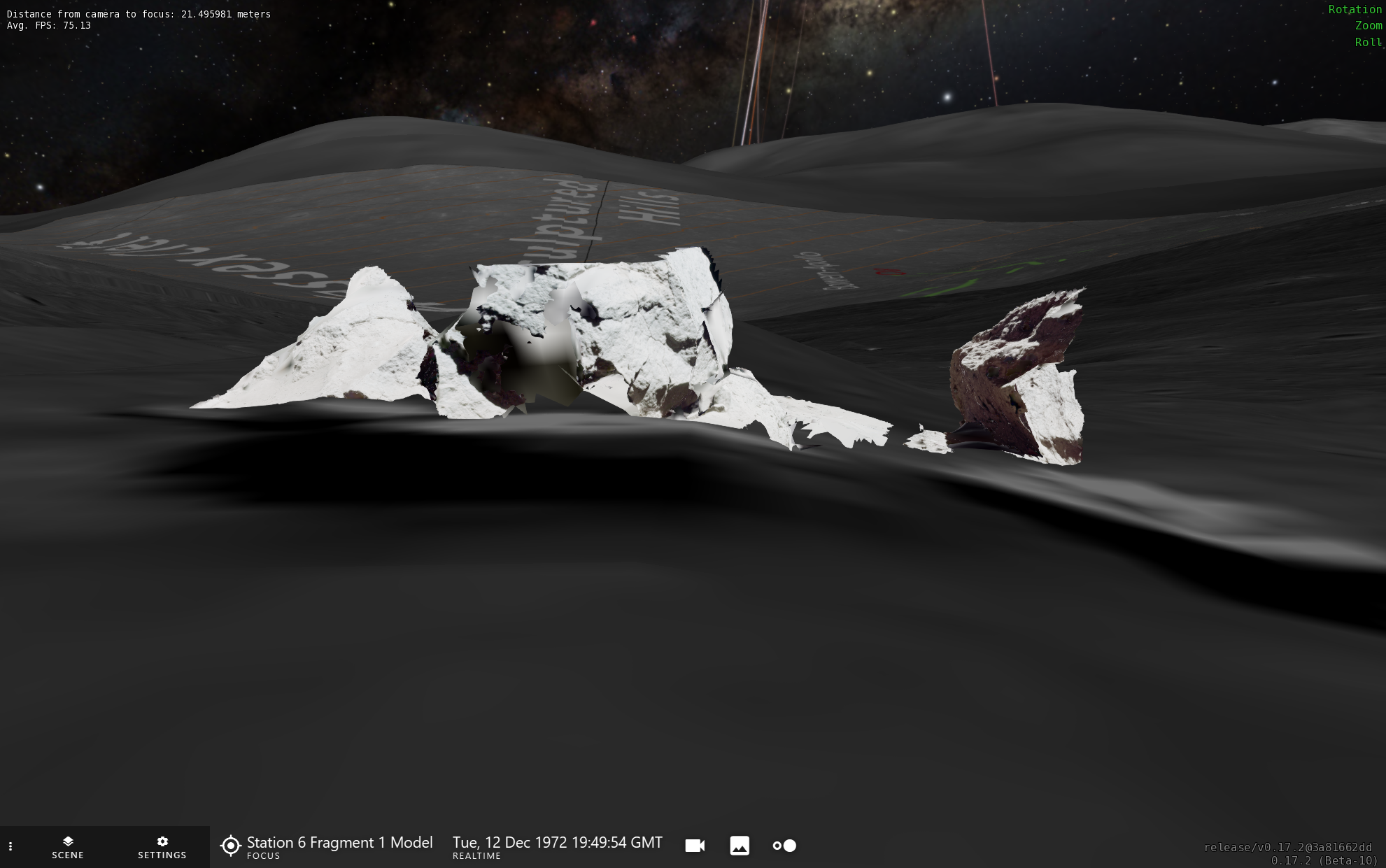This screenshot has height=868, width=1386.
Task: Click the REALTIME simulation speed label
Action: (x=477, y=855)
